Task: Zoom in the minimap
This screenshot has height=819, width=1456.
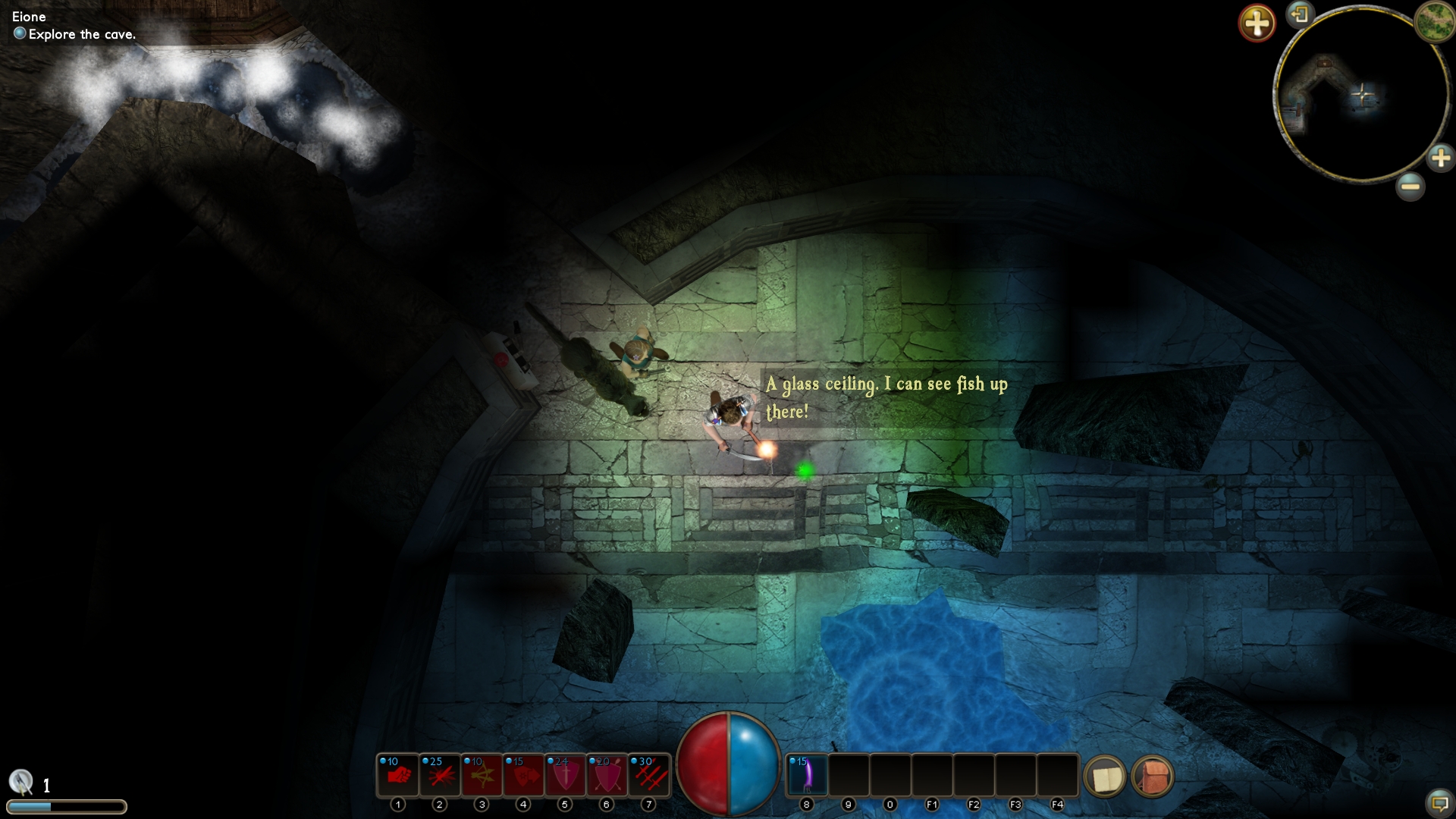Action: click(x=1440, y=158)
